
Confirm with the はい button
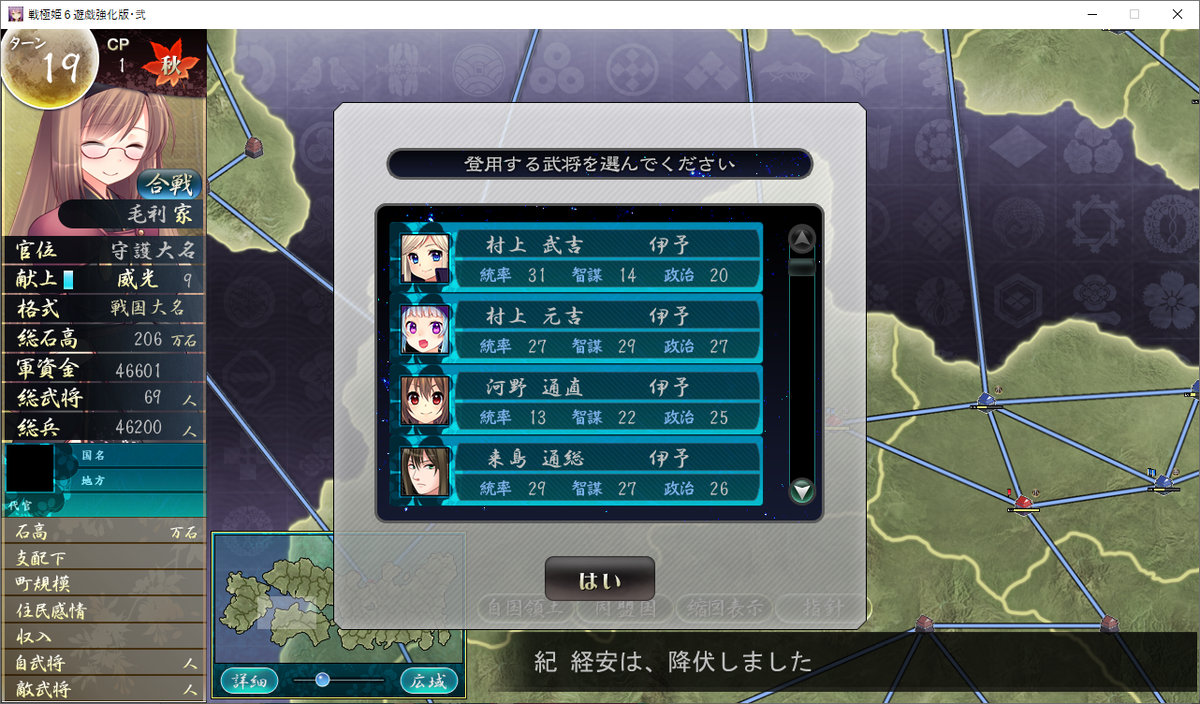(x=599, y=580)
